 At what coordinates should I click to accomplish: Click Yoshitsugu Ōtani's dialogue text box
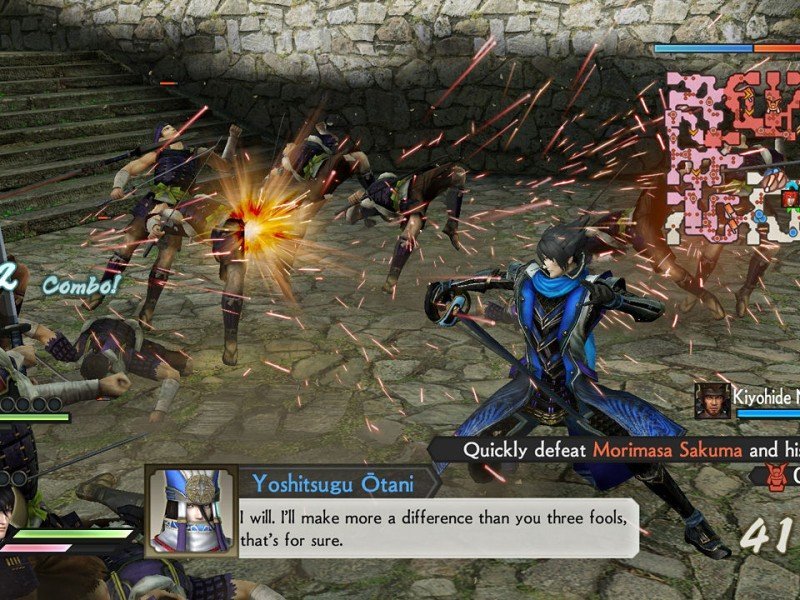tap(438, 527)
